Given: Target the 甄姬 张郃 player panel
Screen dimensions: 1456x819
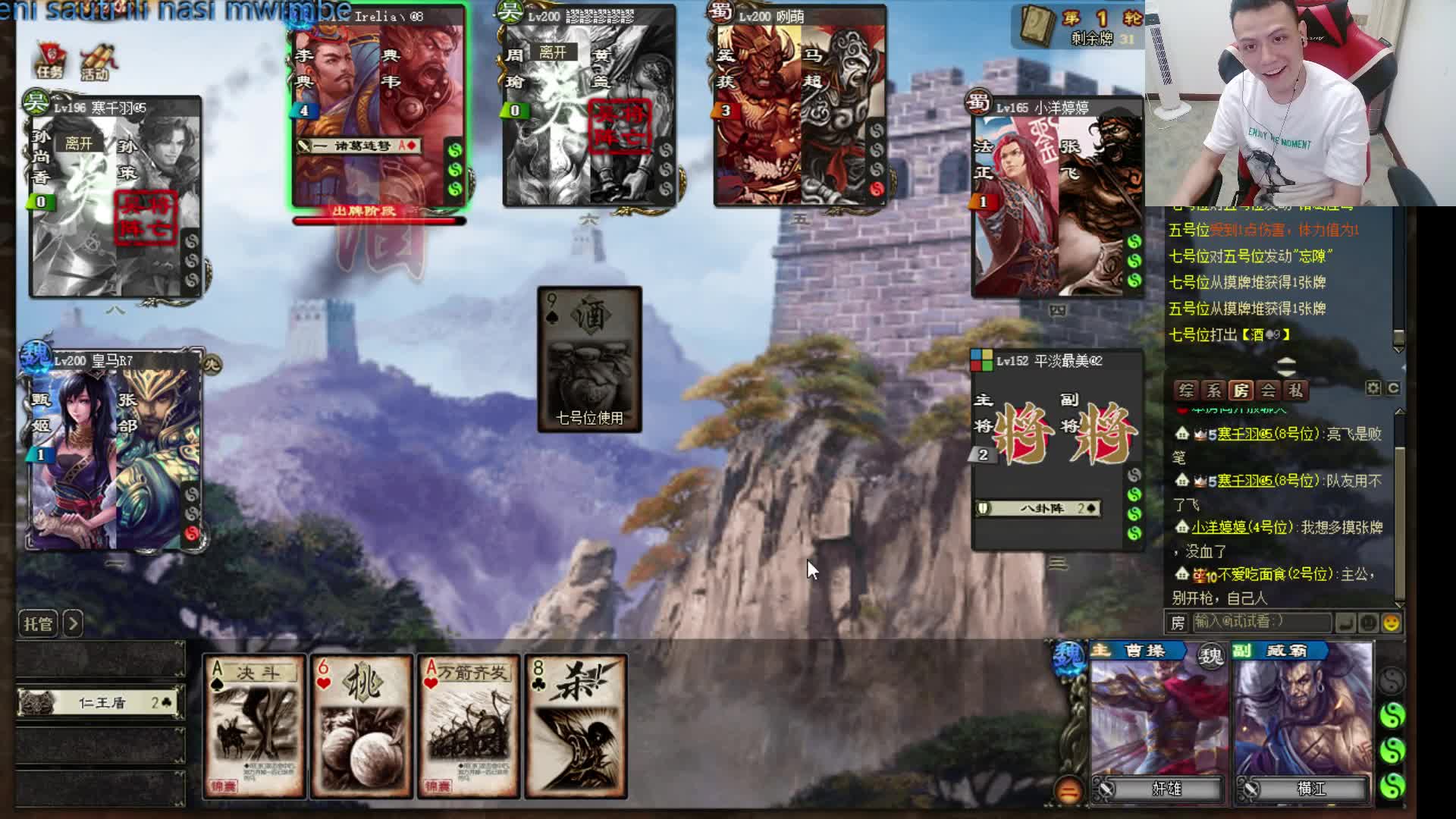Looking at the screenshot, I should tap(115, 451).
